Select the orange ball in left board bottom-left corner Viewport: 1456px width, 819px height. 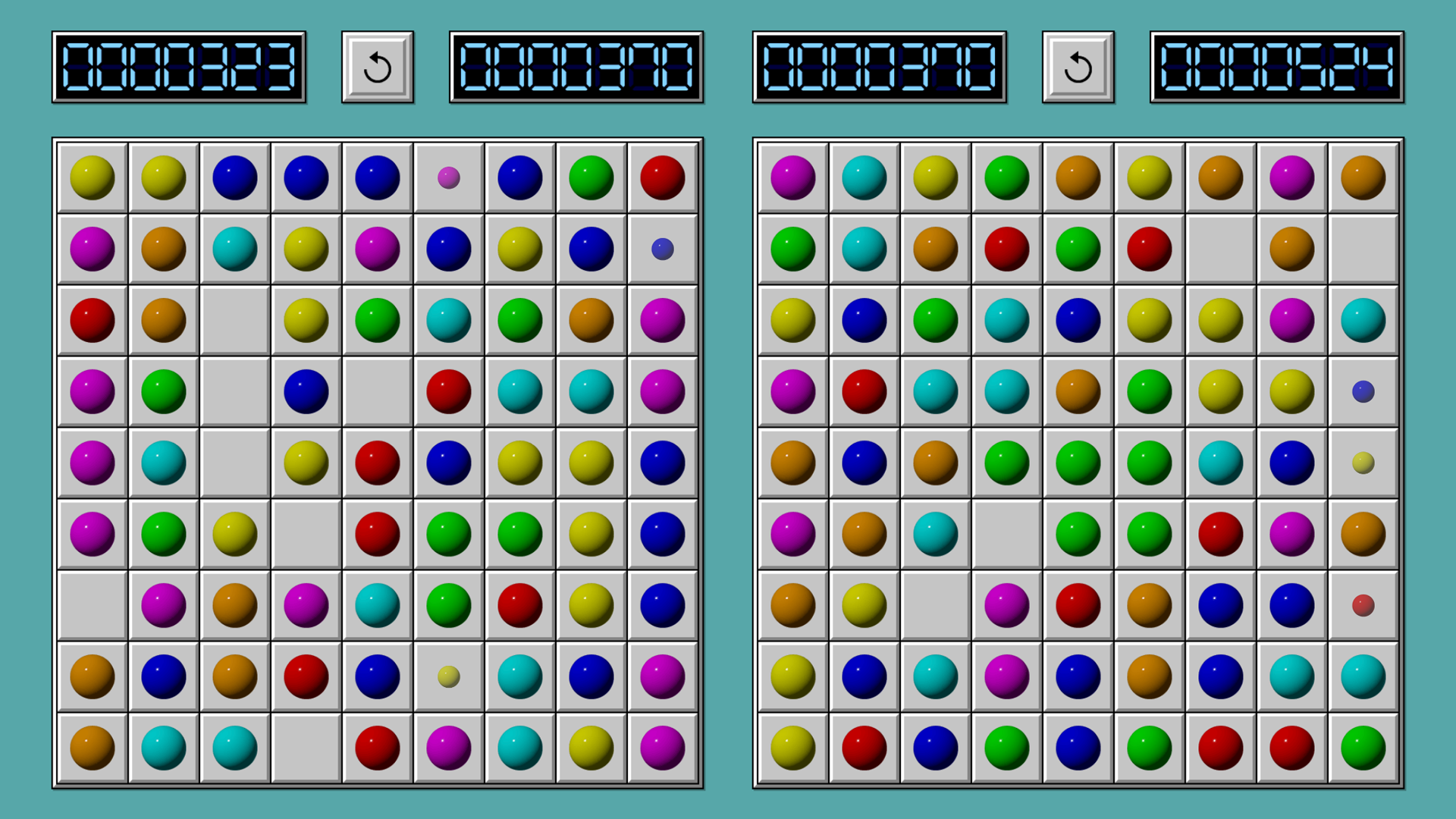(x=91, y=748)
